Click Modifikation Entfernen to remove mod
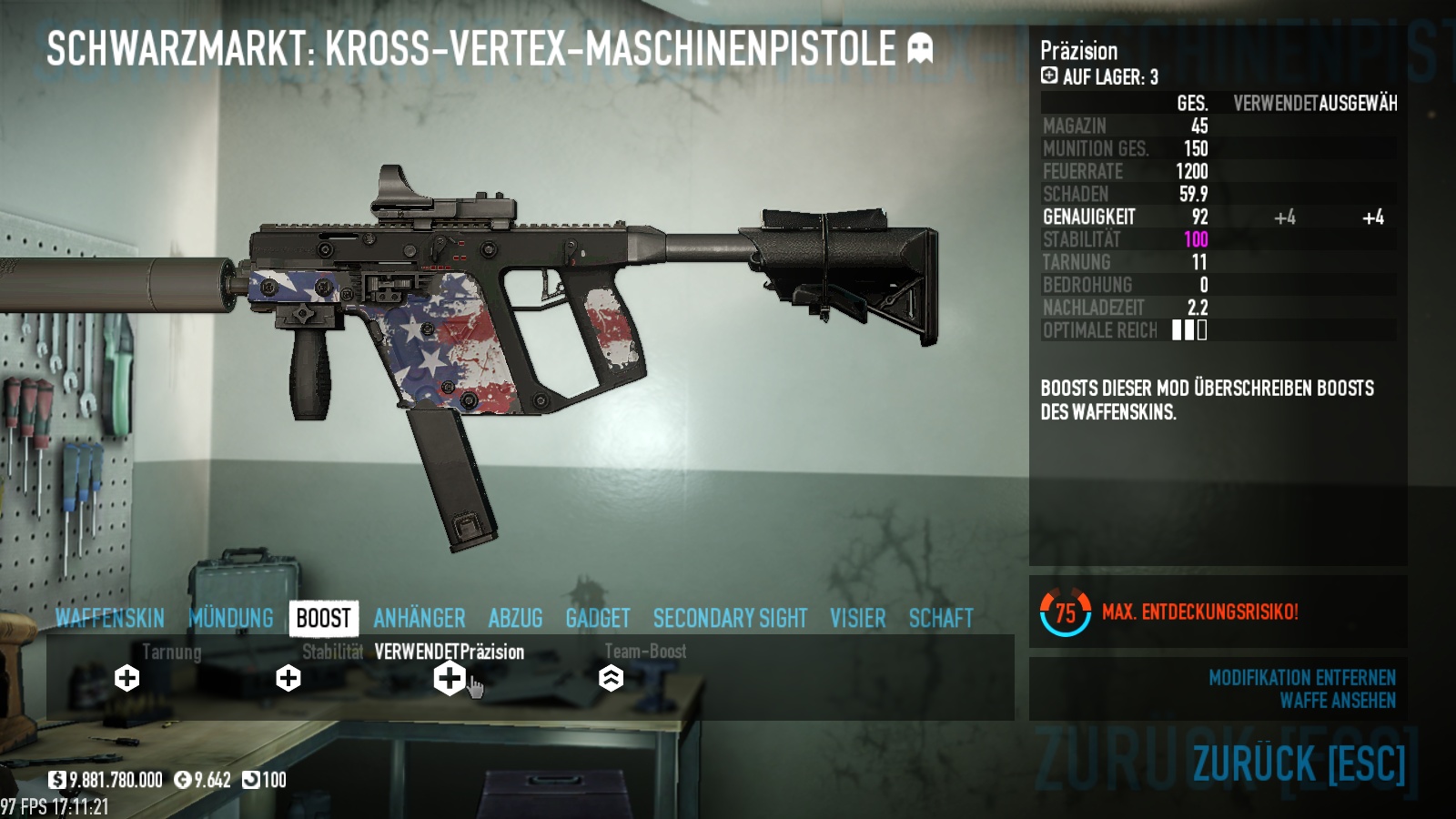 (x=1301, y=678)
